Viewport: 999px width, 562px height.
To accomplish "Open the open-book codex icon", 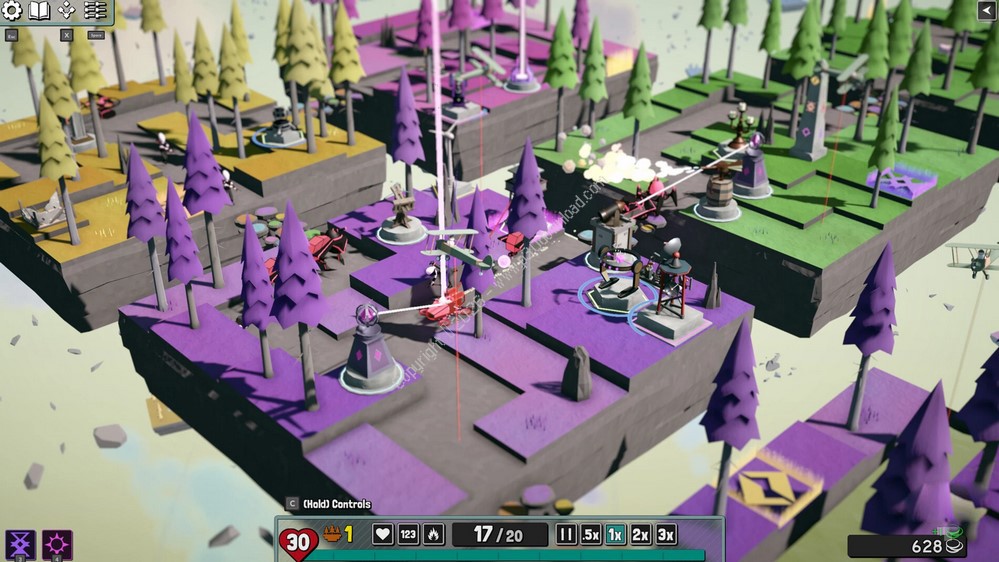I will click(40, 11).
